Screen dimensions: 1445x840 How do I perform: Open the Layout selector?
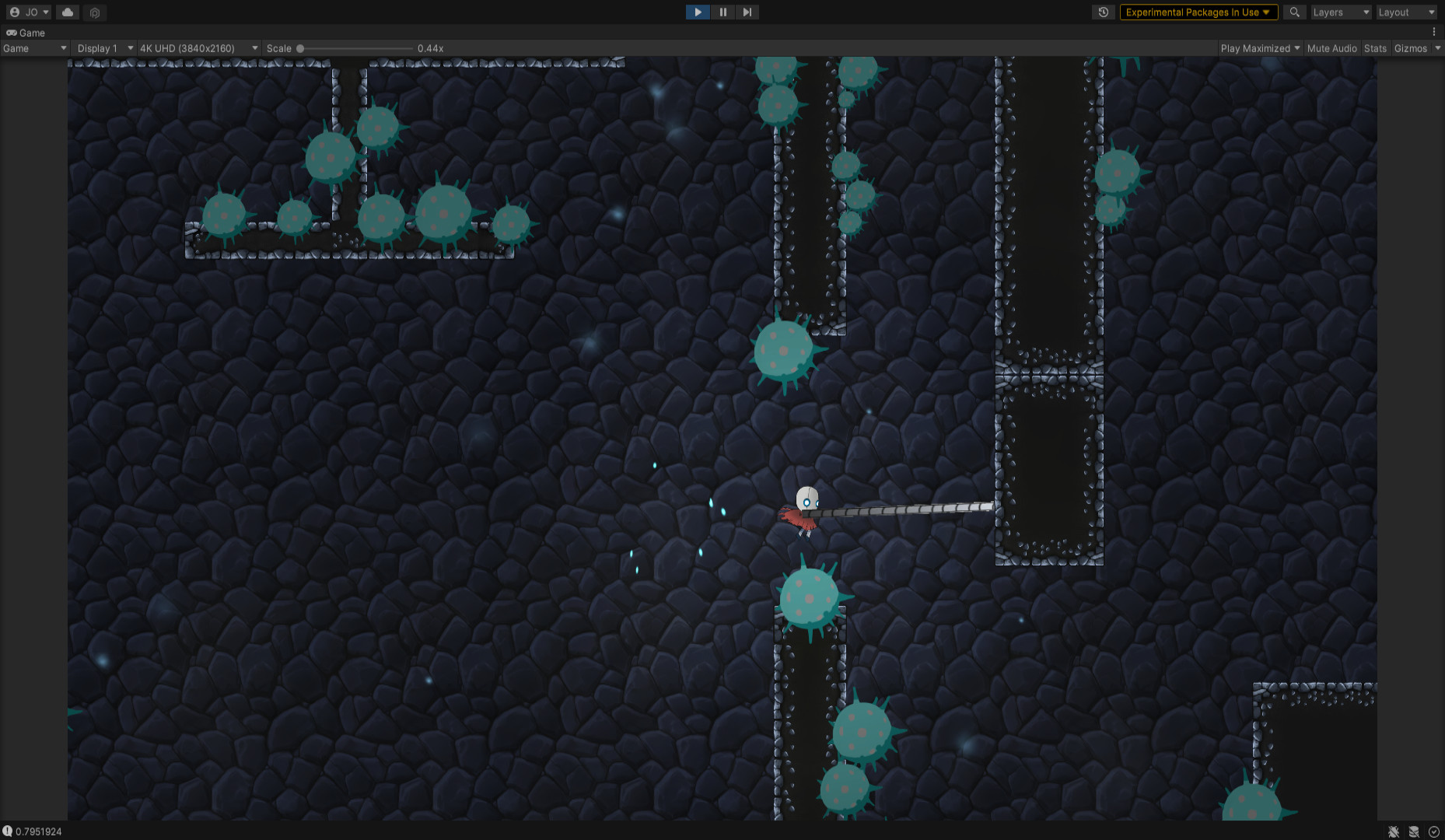1406,12
